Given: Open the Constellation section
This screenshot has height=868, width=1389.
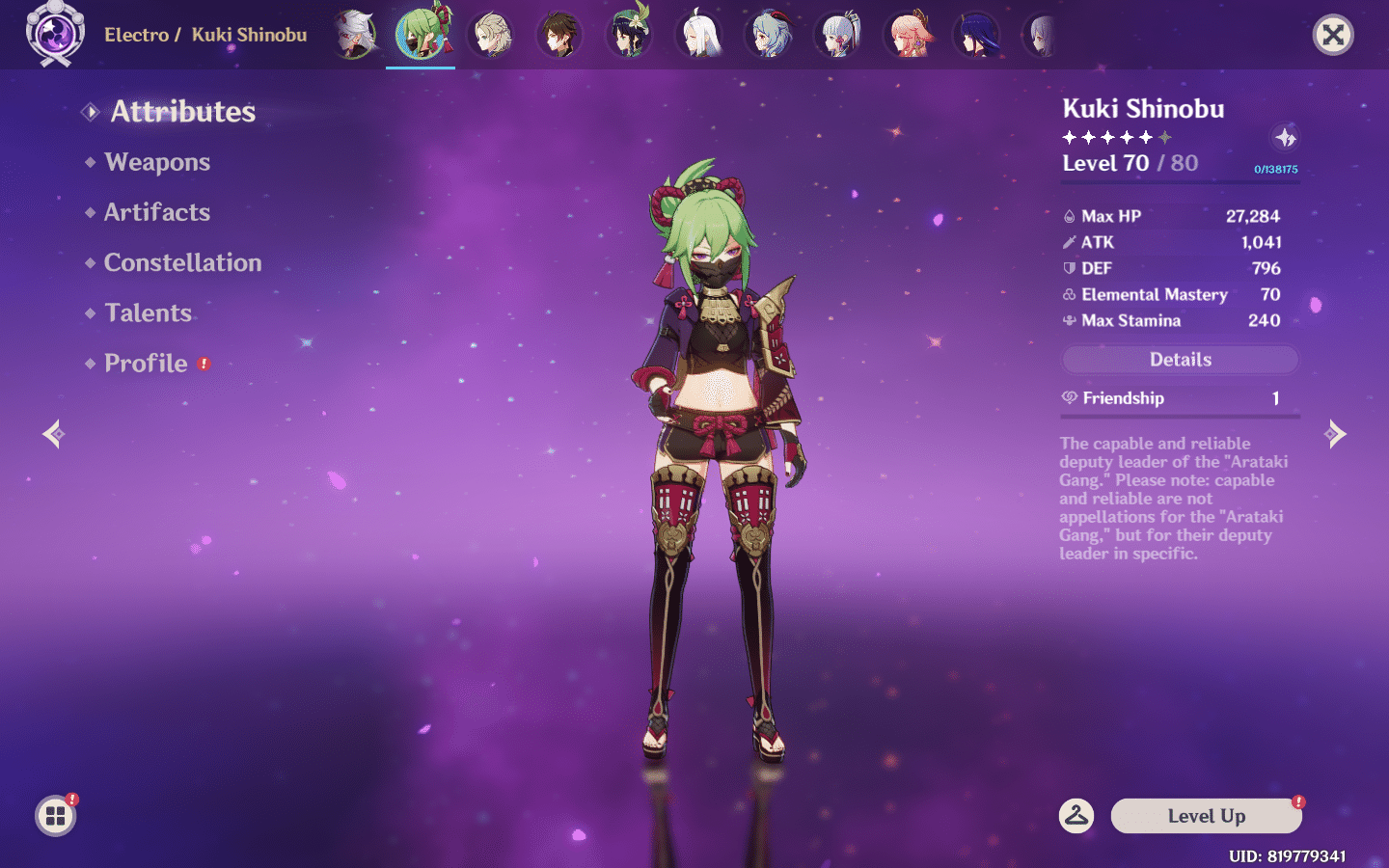Looking at the screenshot, I should 182,262.
